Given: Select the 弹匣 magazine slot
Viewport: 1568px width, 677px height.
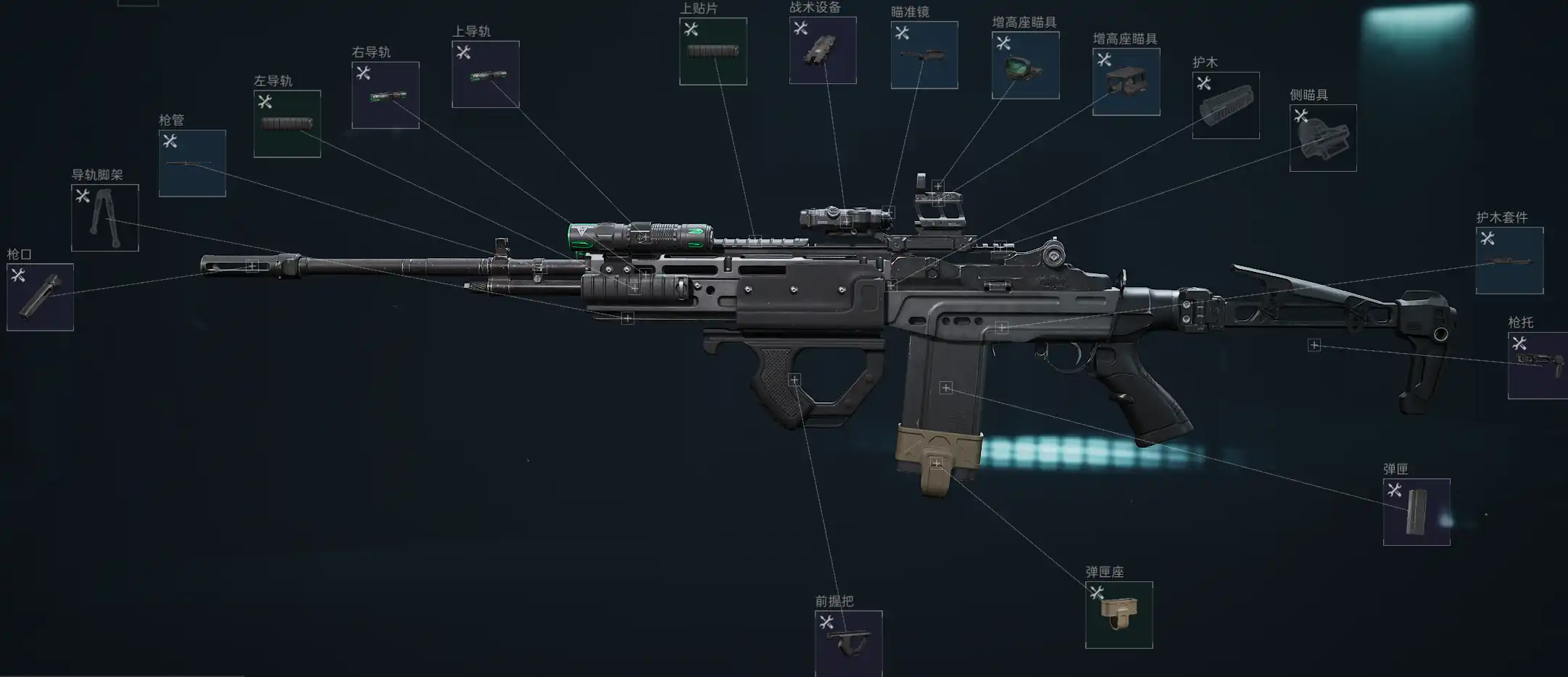Looking at the screenshot, I should 1416,512.
